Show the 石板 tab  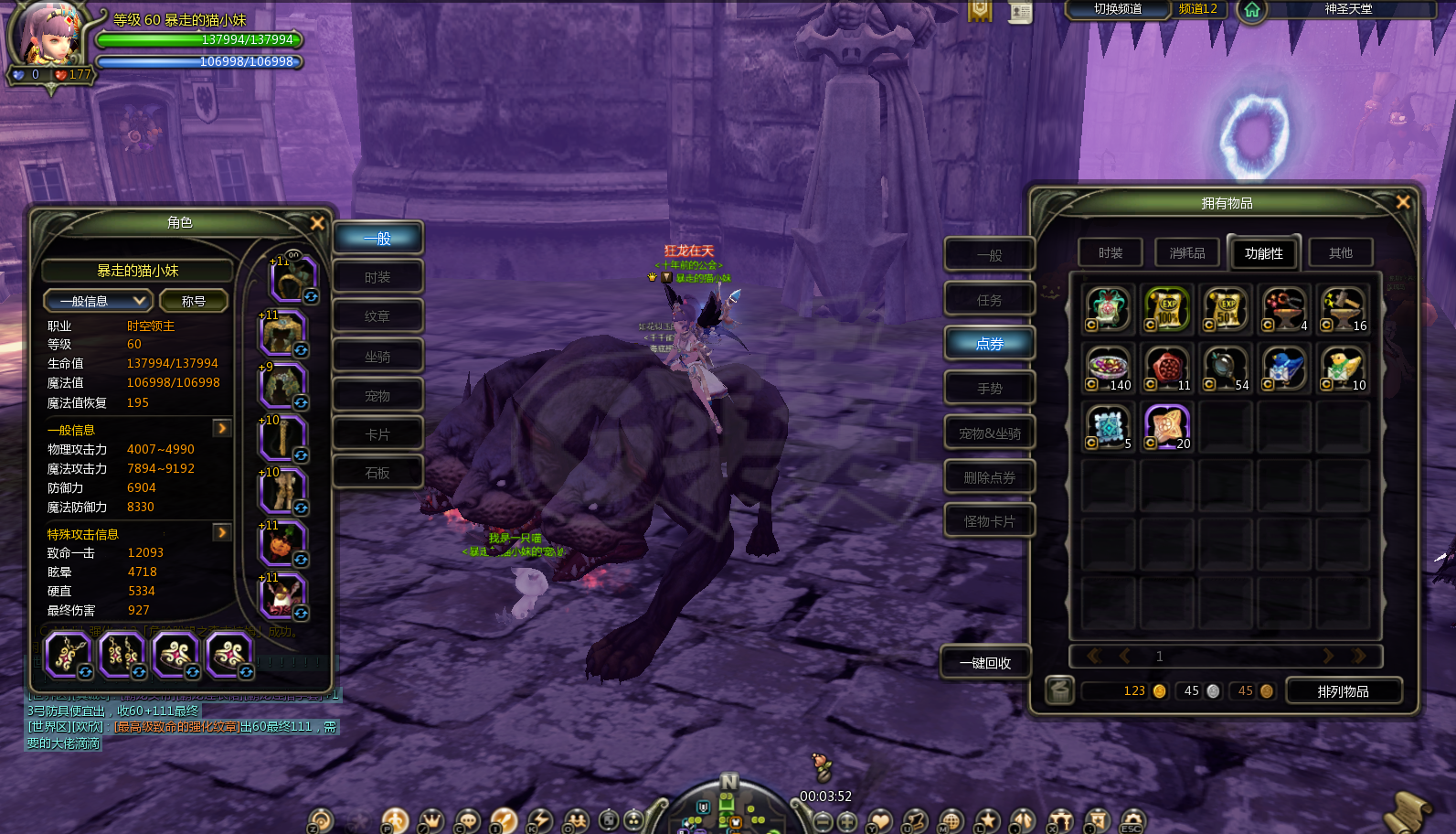click(x=377, y=473)
